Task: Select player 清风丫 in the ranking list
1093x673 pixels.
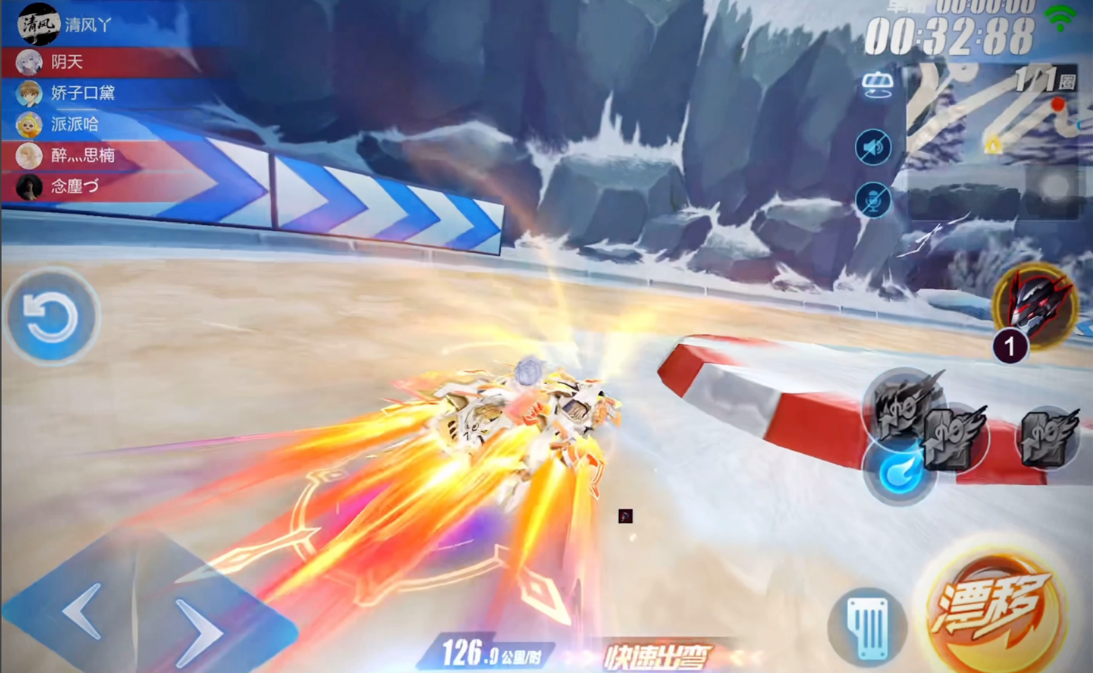Action: [x=88, y=25]
